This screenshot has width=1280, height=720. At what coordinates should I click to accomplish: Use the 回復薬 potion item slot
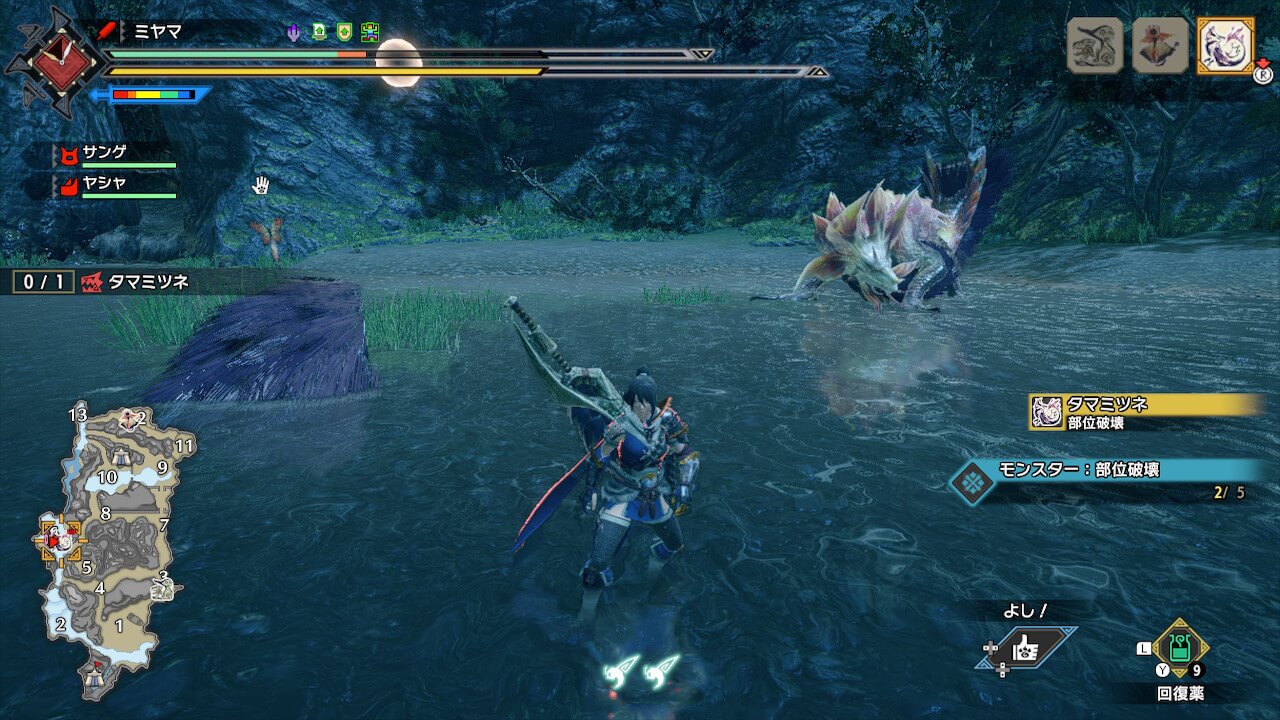[1181, 649]
